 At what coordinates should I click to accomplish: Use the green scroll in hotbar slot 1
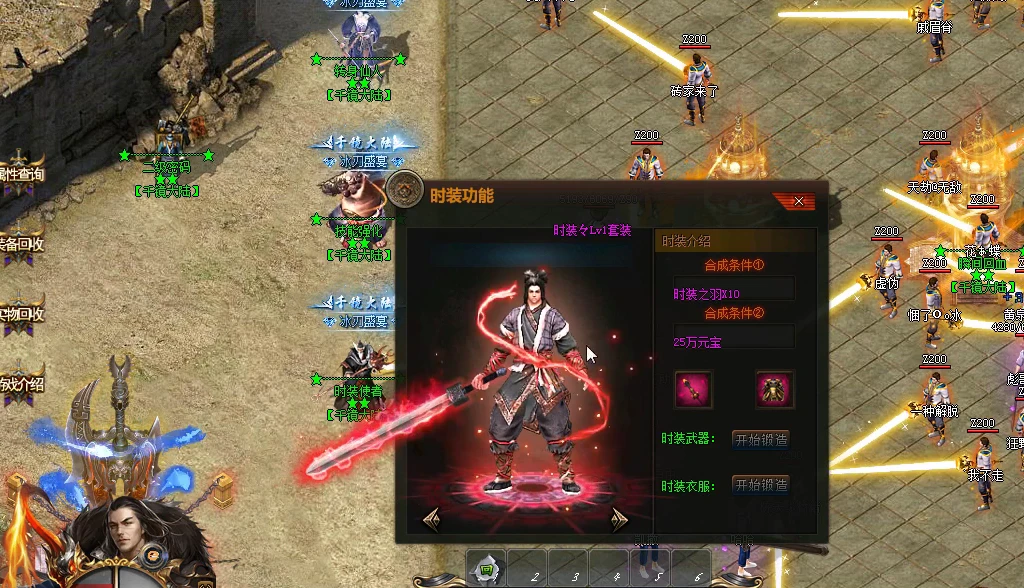(486, 570)
